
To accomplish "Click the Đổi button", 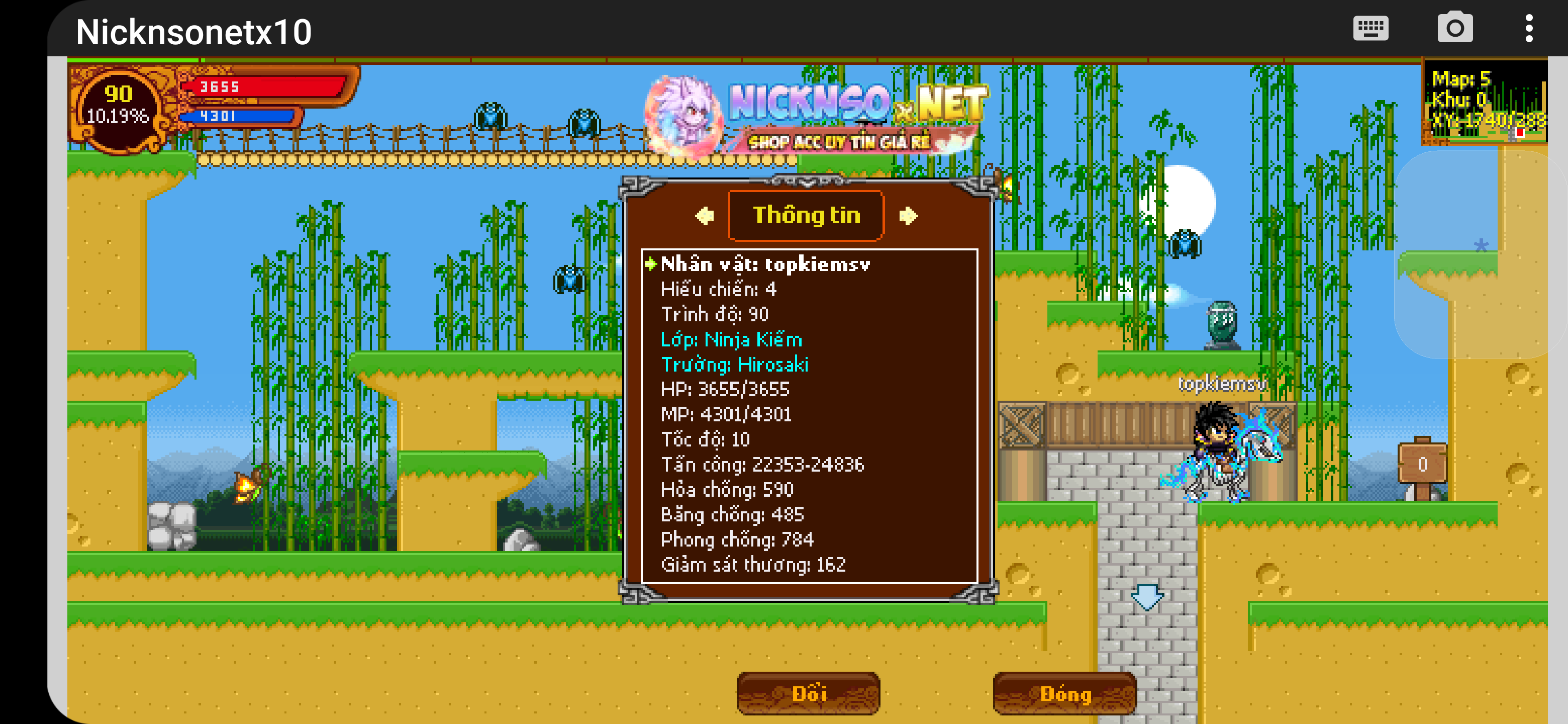I will point(808,693).
